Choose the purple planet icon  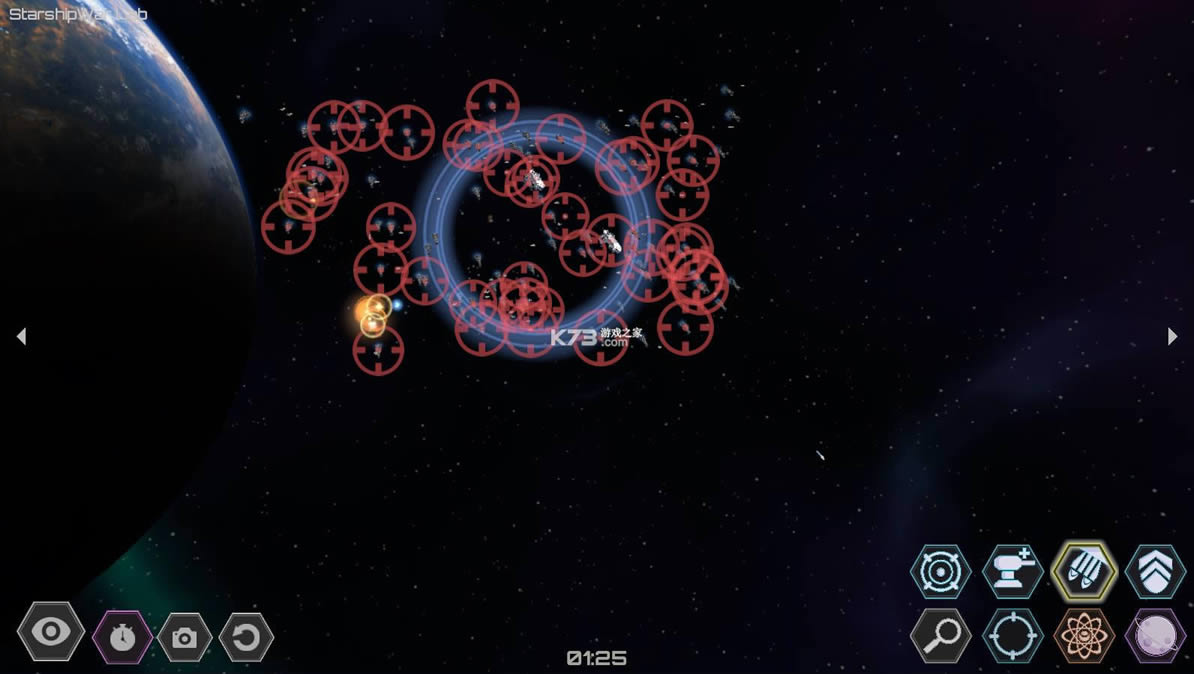(x=1155, y=635)
